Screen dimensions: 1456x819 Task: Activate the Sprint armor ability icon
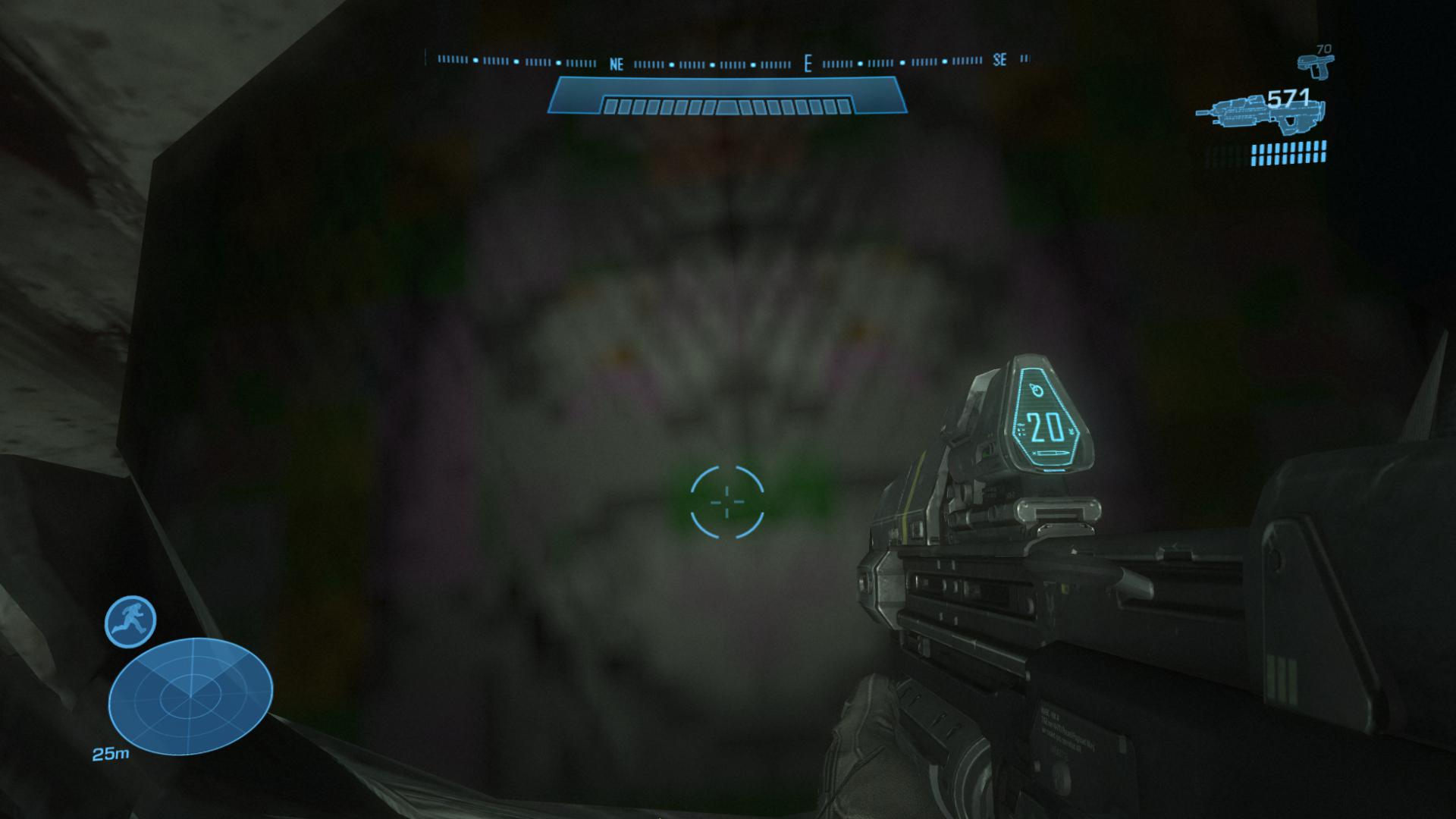[130, 621]
